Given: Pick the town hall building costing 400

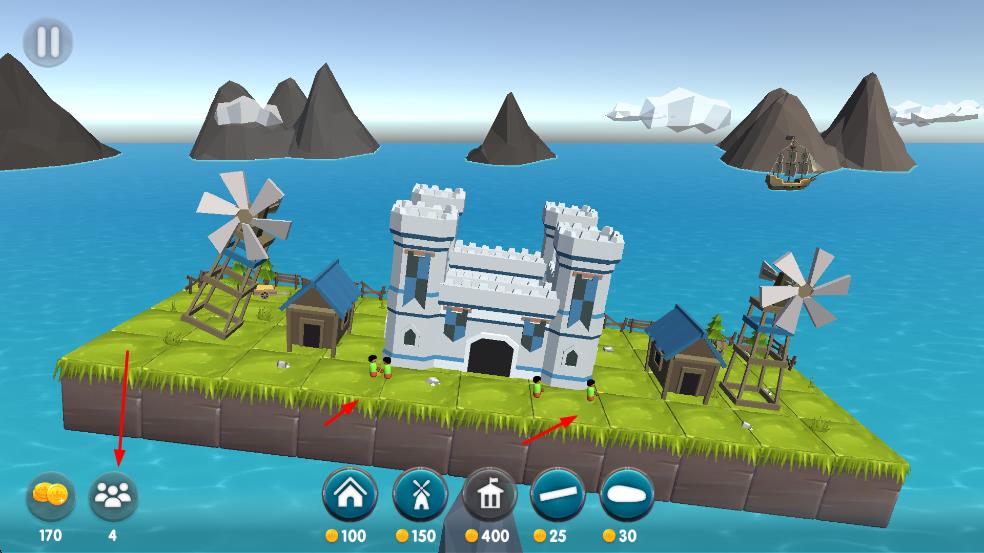Looking at the screenshot, I should click(x=490, y=494).
